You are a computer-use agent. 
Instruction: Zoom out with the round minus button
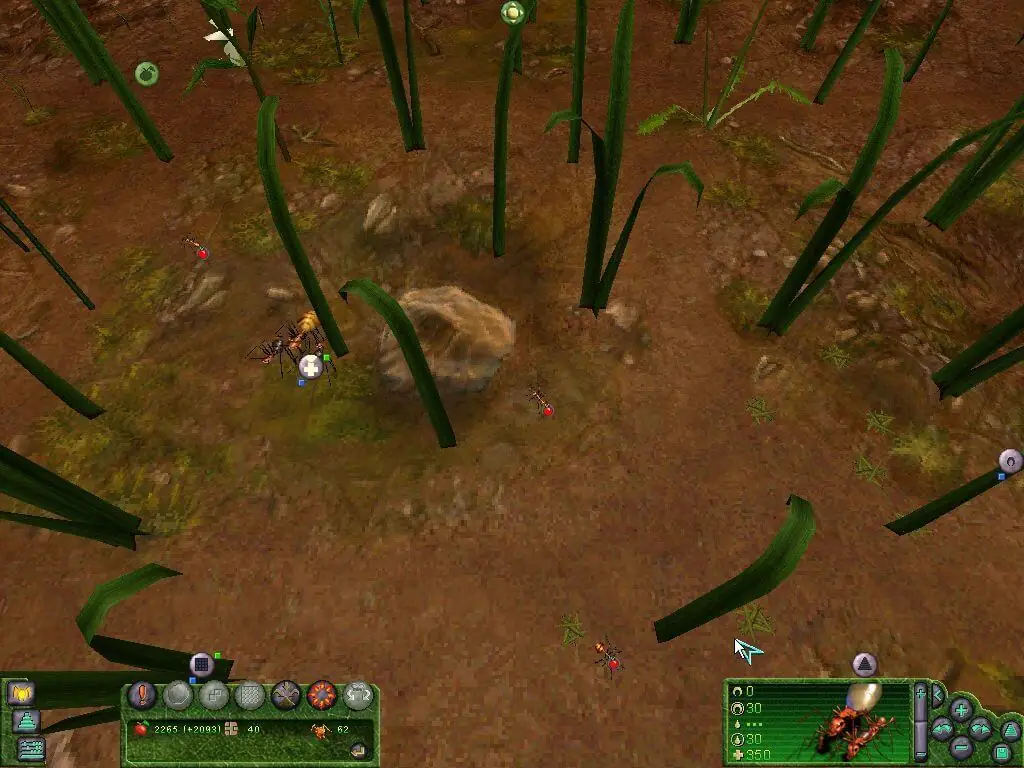[961, 746]
